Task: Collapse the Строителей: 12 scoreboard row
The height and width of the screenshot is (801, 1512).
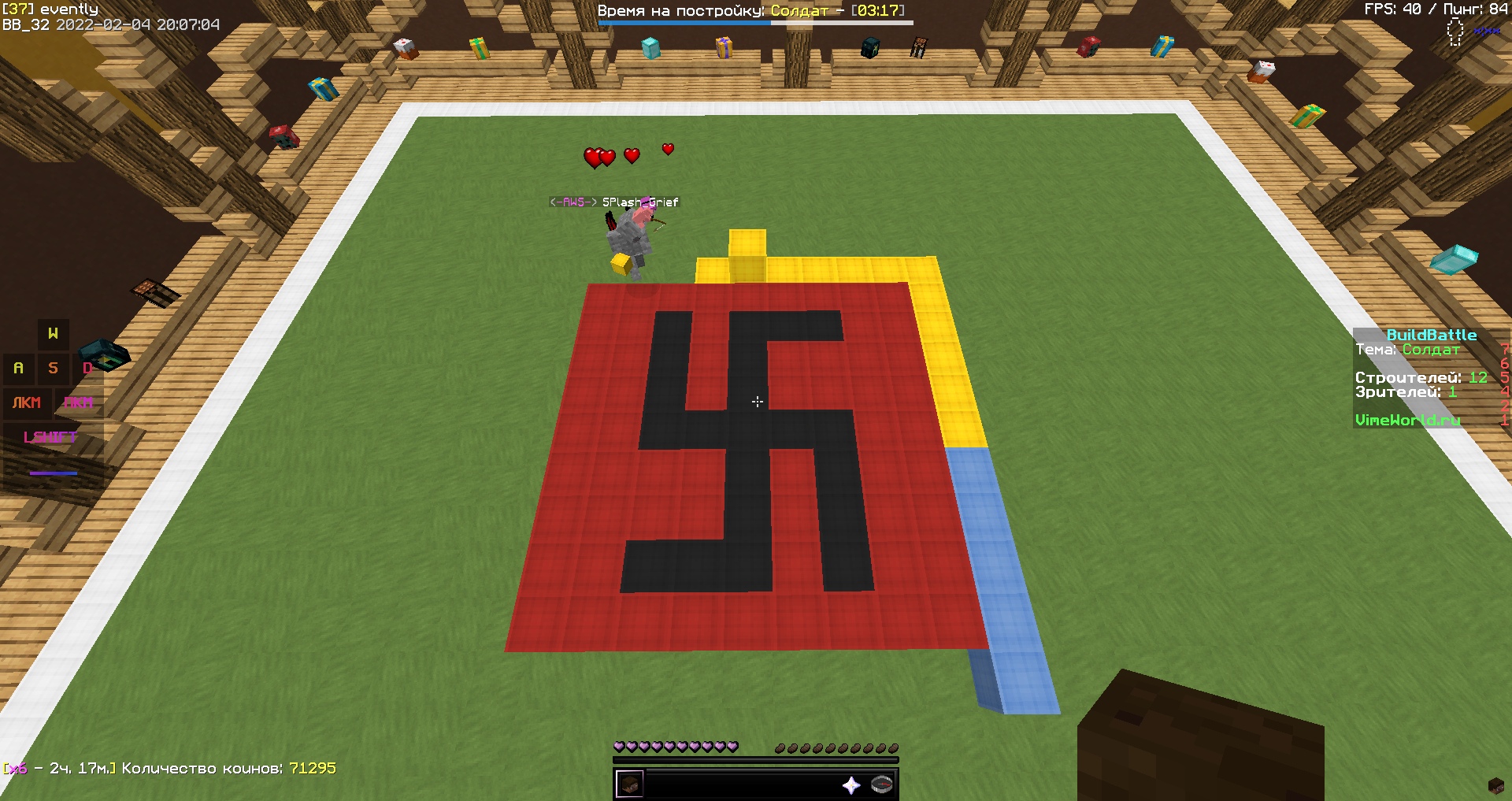Action: pyautogui.click(x=1417, y=378)
